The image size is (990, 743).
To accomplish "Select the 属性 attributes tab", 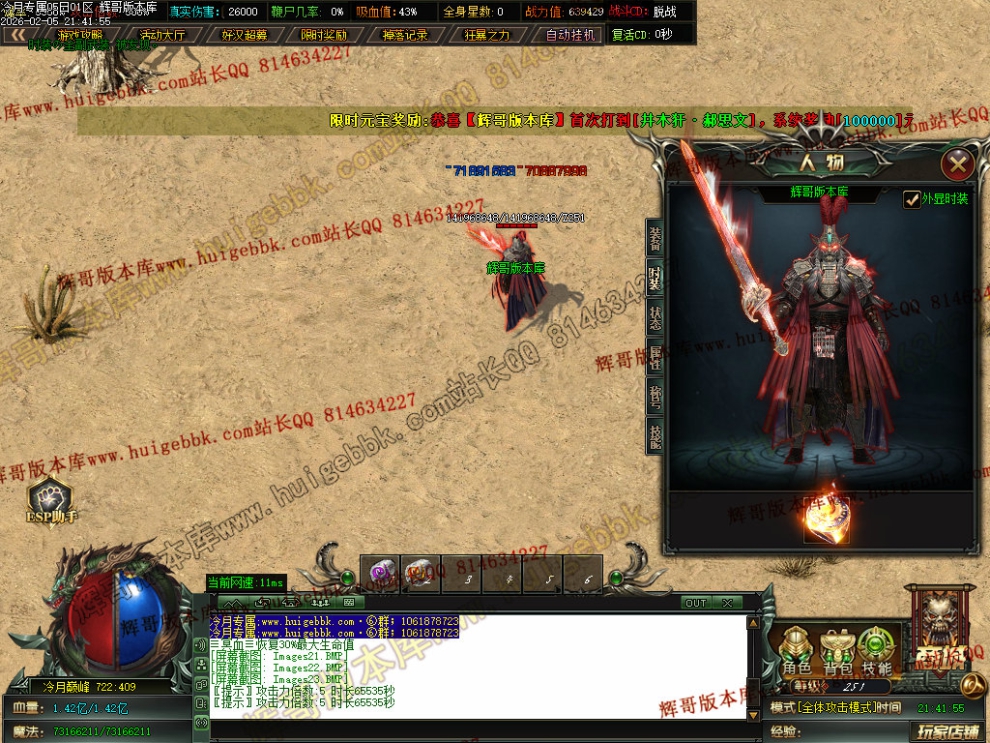I will point(655,357).
